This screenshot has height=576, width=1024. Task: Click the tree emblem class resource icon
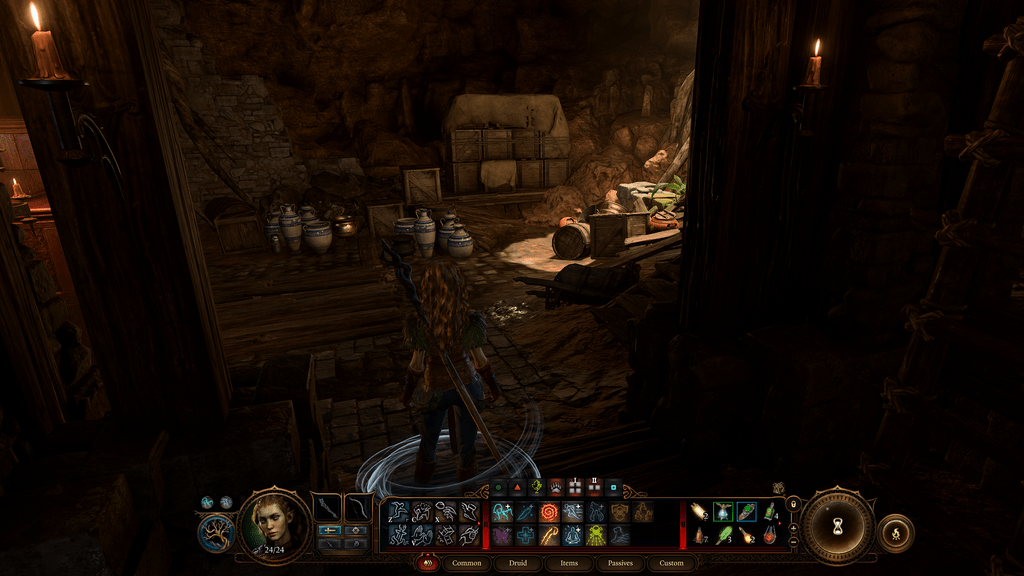pos(215,533)
